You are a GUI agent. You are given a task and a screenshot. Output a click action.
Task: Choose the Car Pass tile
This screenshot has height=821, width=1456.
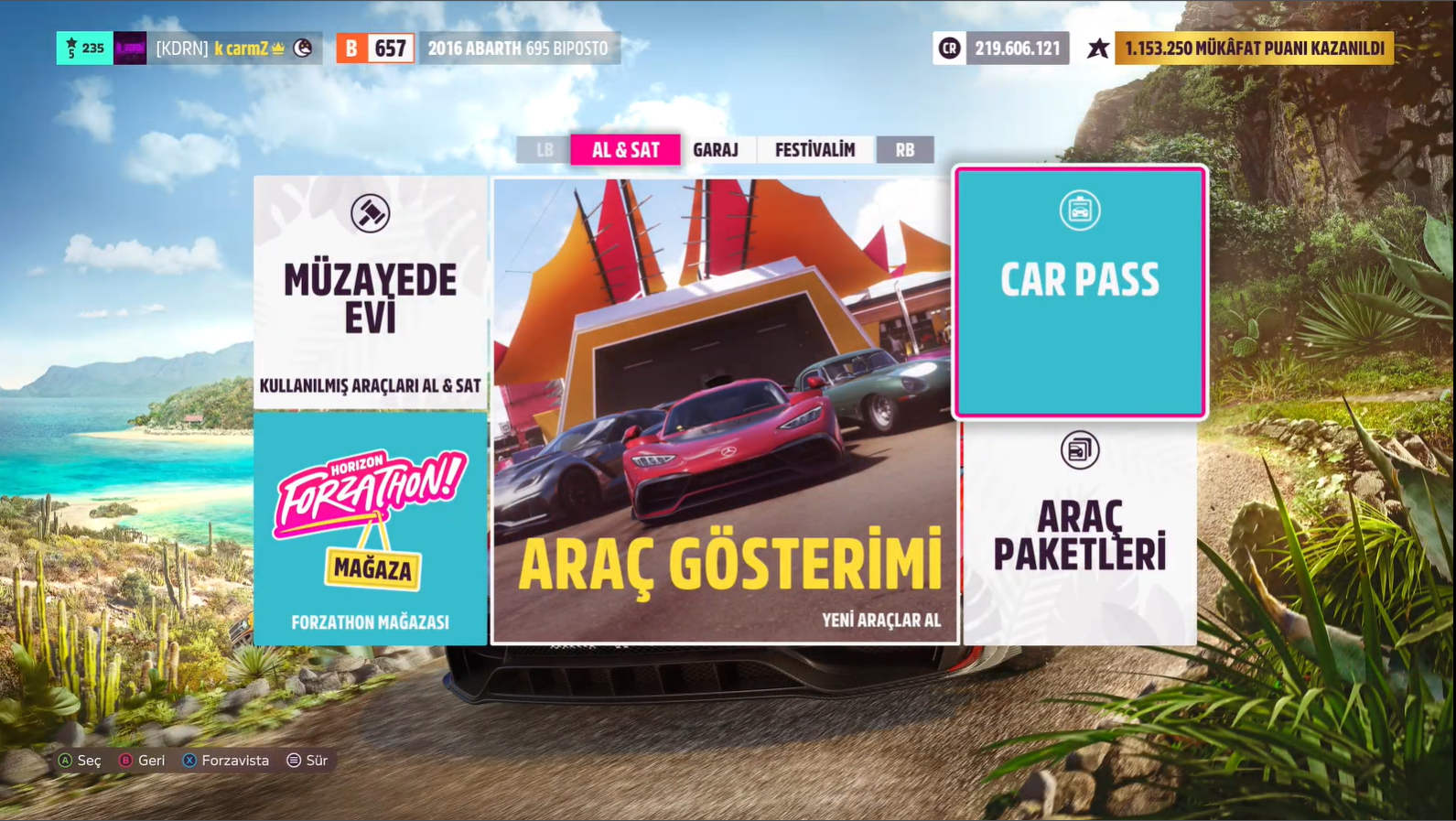1080,292
